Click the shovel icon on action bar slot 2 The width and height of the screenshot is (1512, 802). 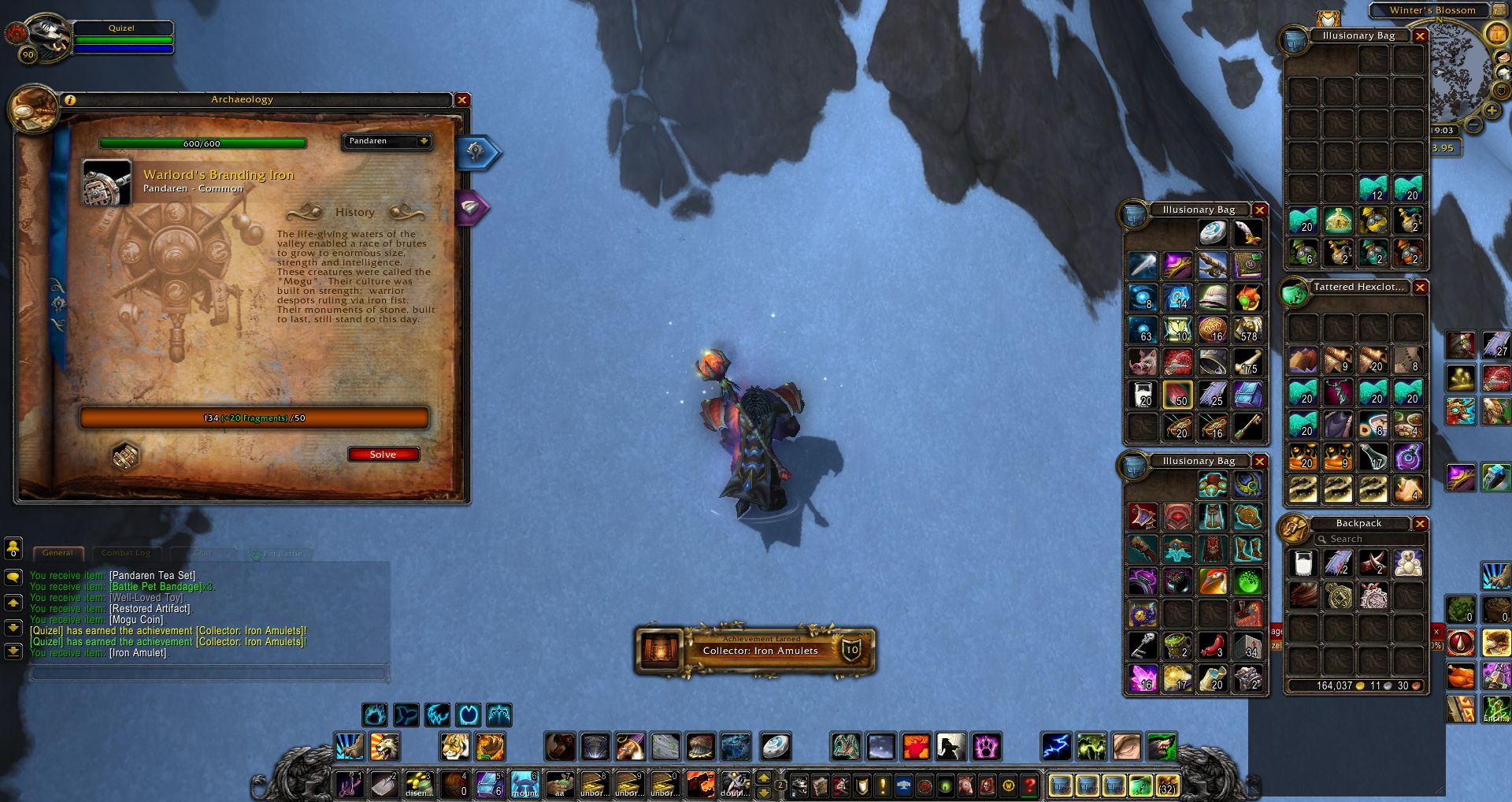[385, 786]
